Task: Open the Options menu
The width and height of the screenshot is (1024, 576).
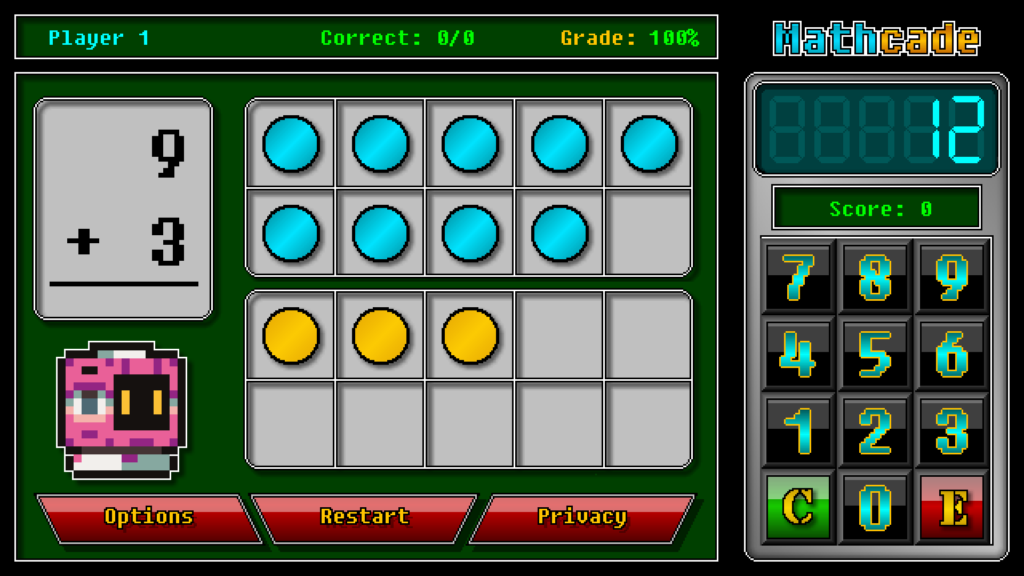Action: click(148, 517)
